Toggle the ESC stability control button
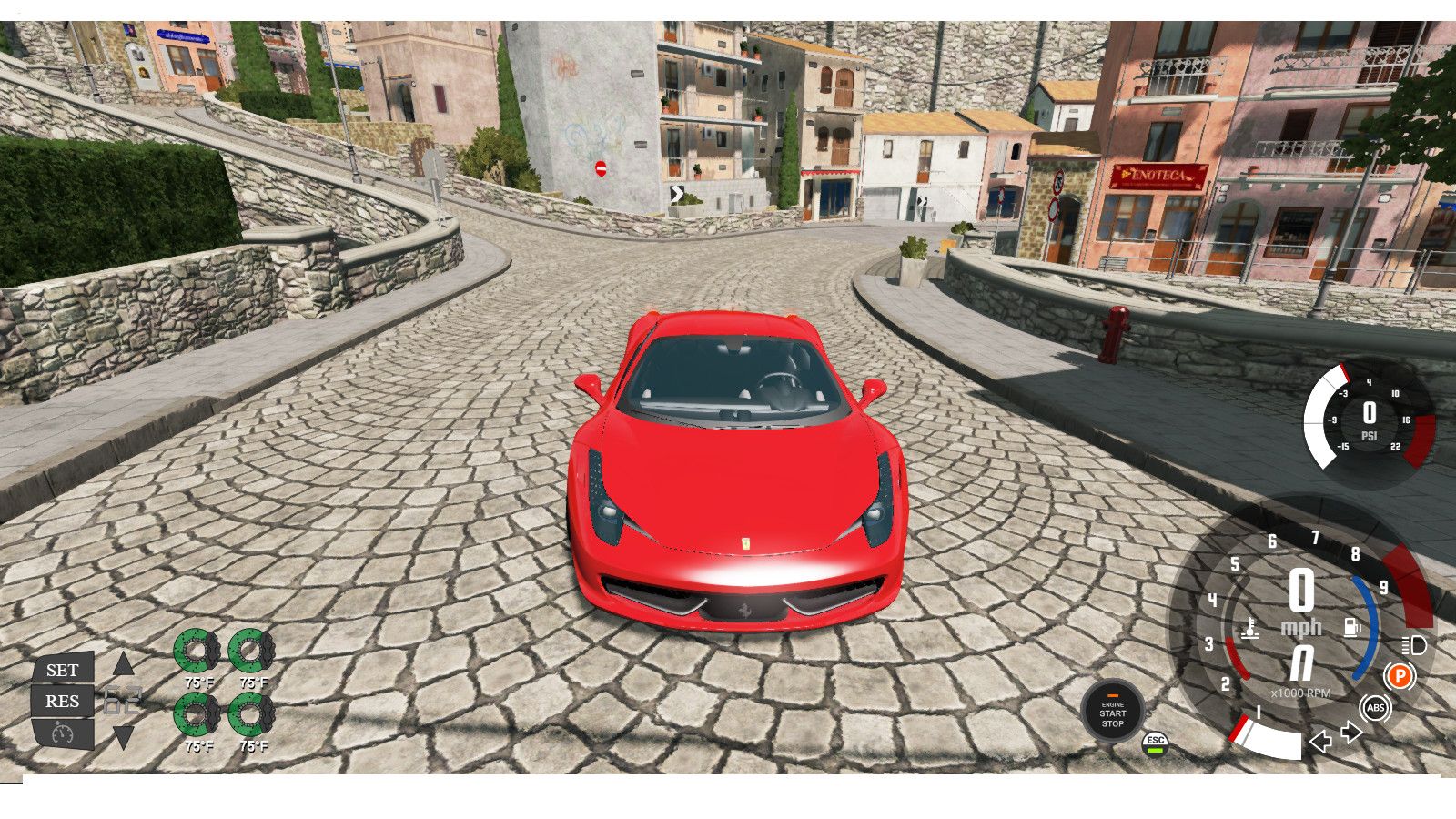Screen dimensions: 1456x819 (1154, 743)
